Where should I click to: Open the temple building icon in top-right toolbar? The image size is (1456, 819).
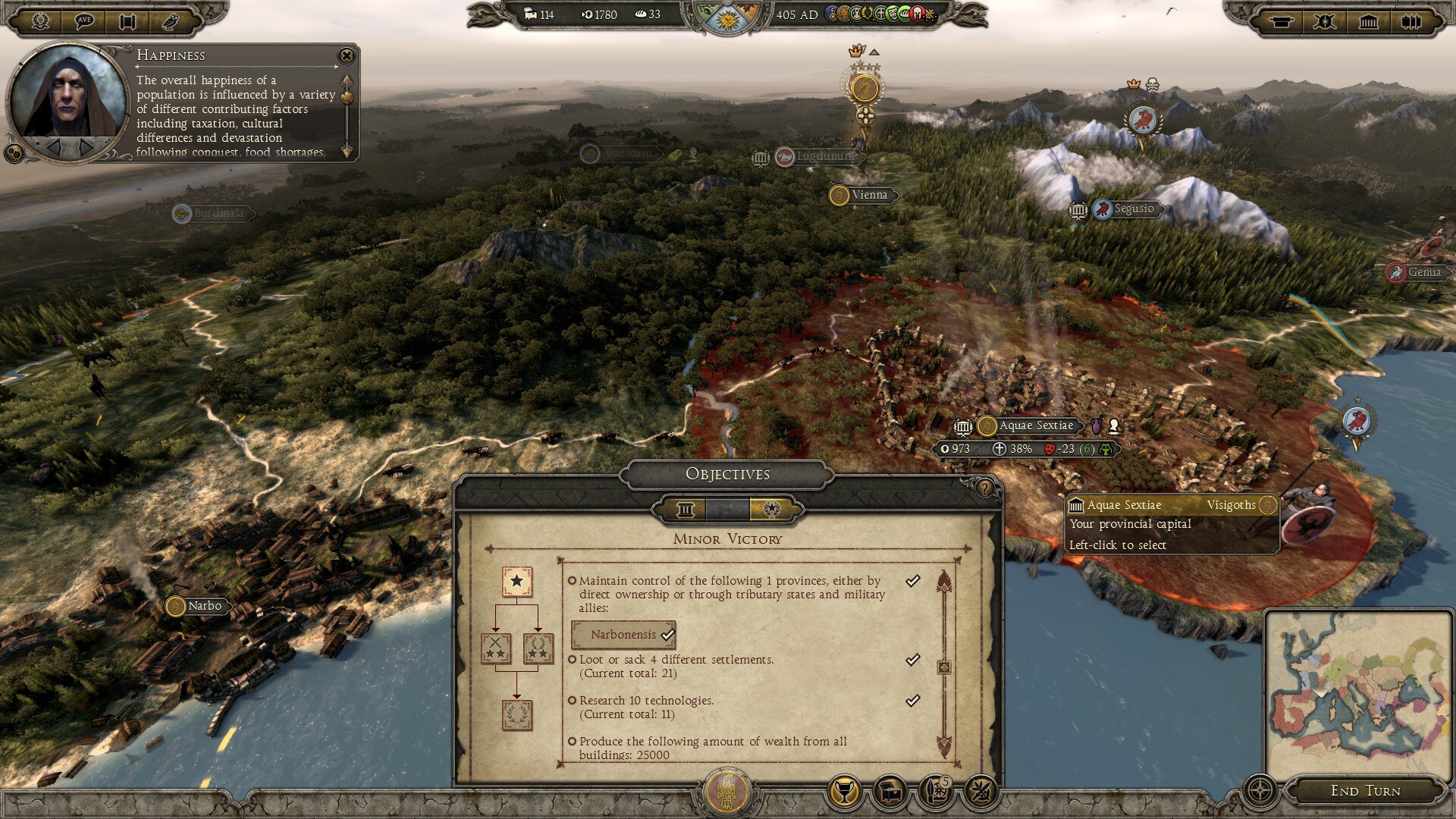(1368, 21)
